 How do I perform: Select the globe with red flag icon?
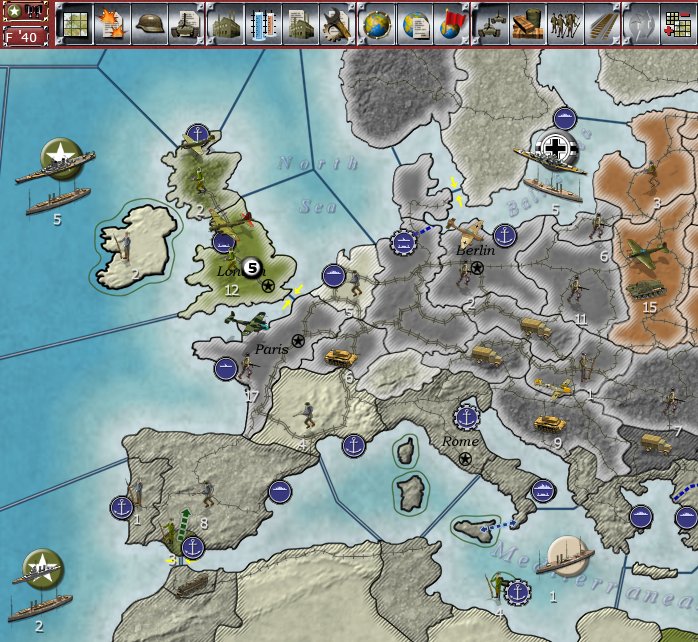point(453,24)
